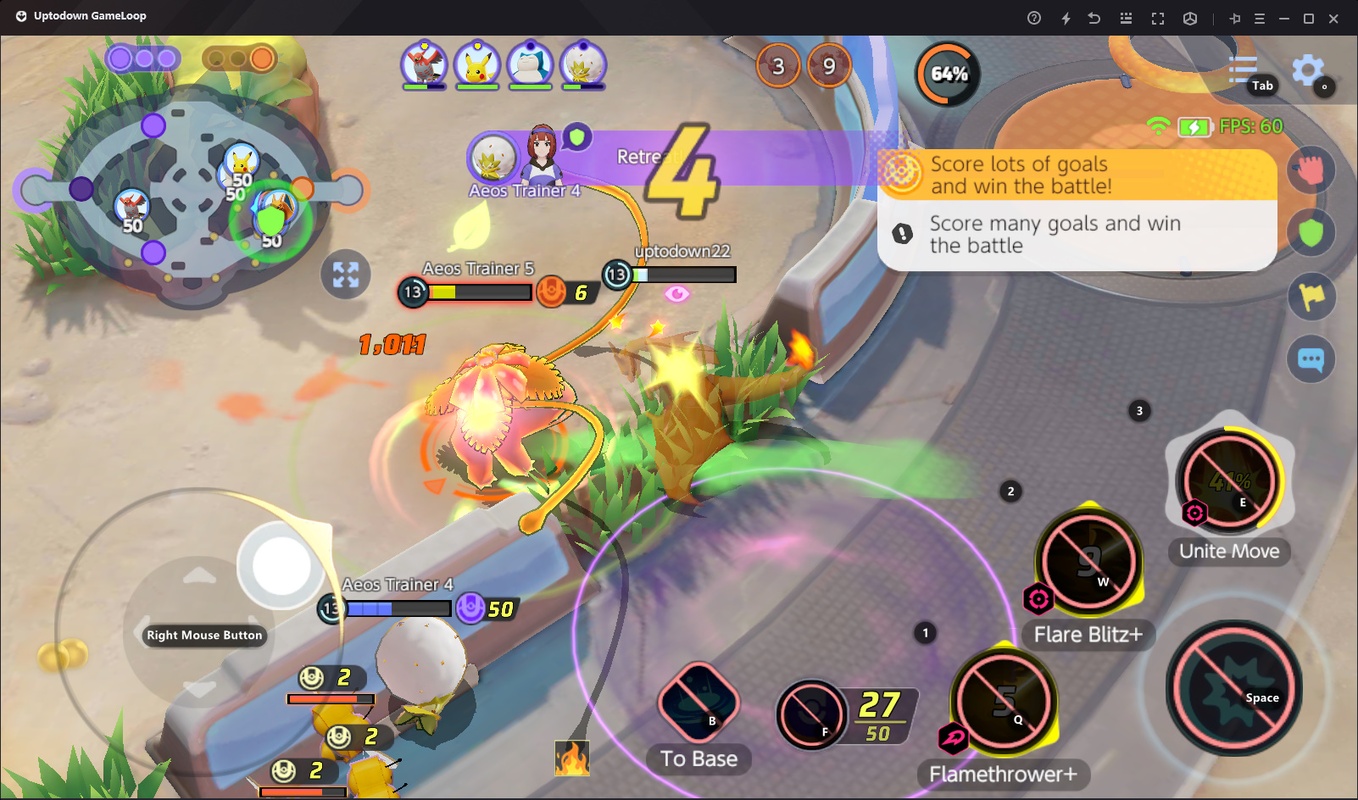Viewport: 1358px width, 800px height.
Task: Activate the Unite Move ability
Action: pos(1229,479)
